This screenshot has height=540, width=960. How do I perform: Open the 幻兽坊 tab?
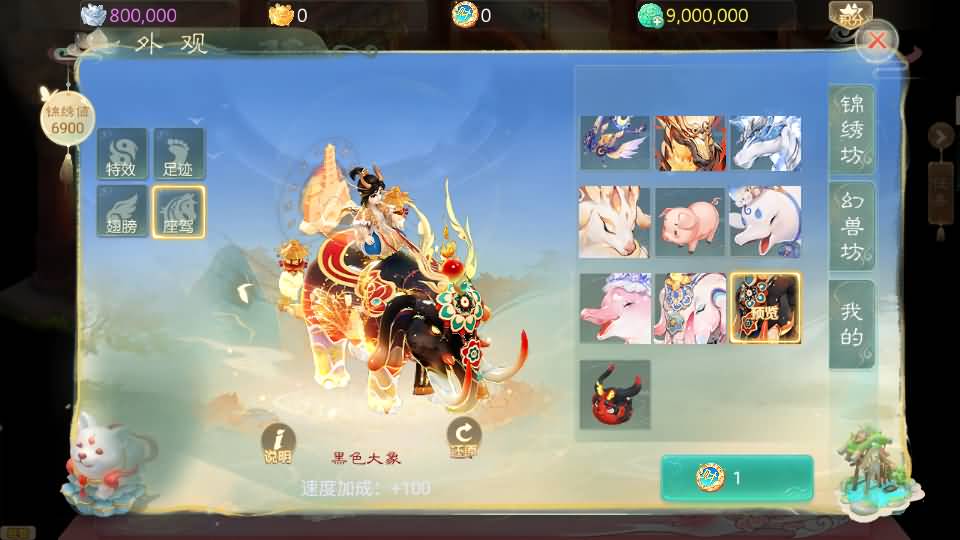pos(851,226)
